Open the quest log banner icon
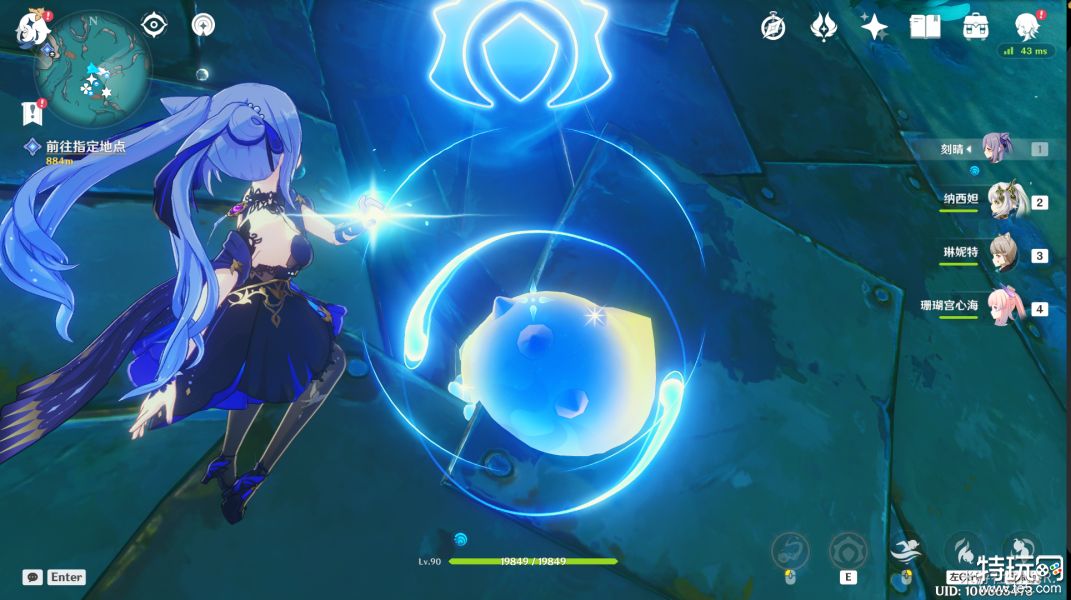The width and height of the screenshot is (1071, 600). (x=33, y=111)
